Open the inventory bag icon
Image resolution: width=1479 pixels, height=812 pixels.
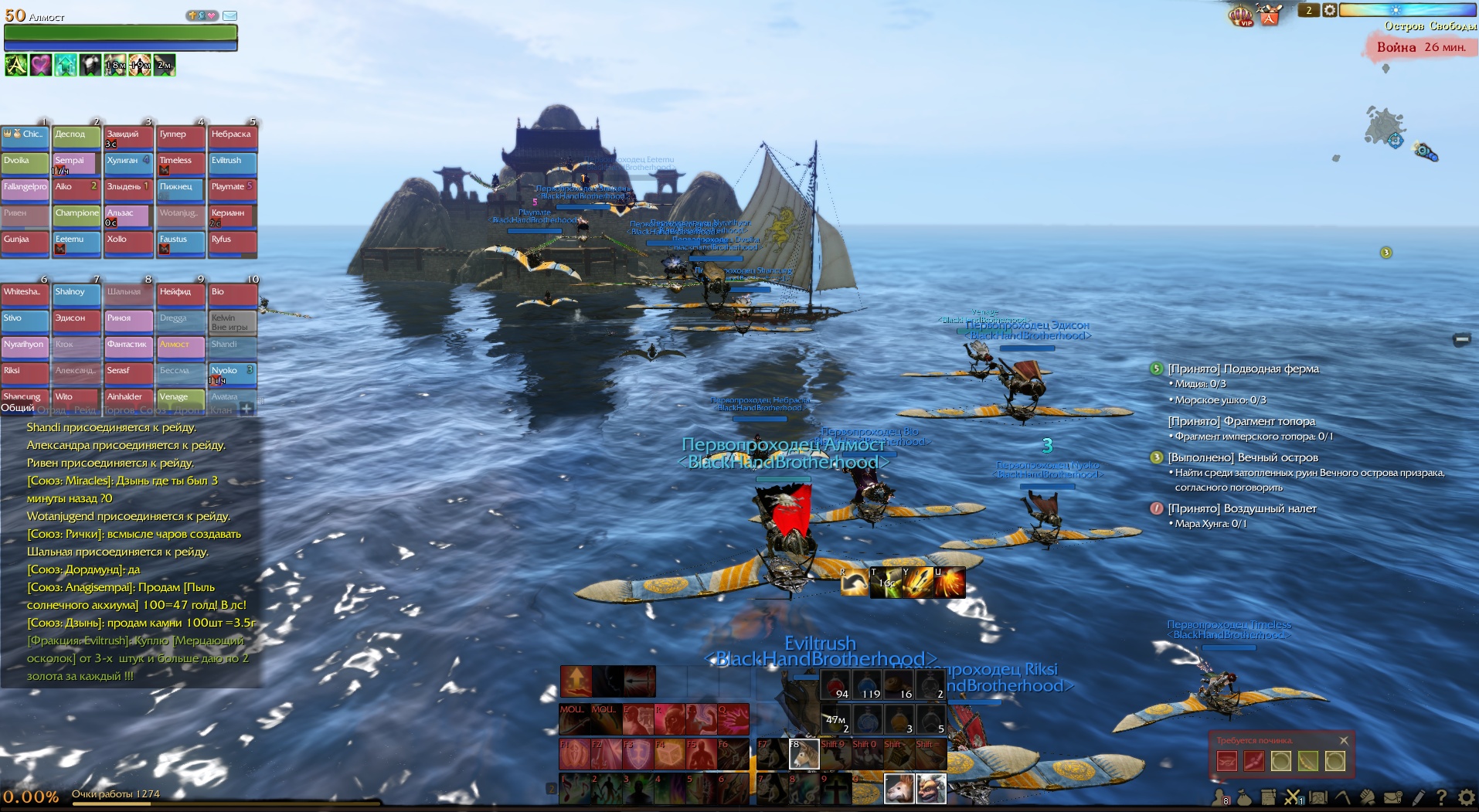[1244, 797]
